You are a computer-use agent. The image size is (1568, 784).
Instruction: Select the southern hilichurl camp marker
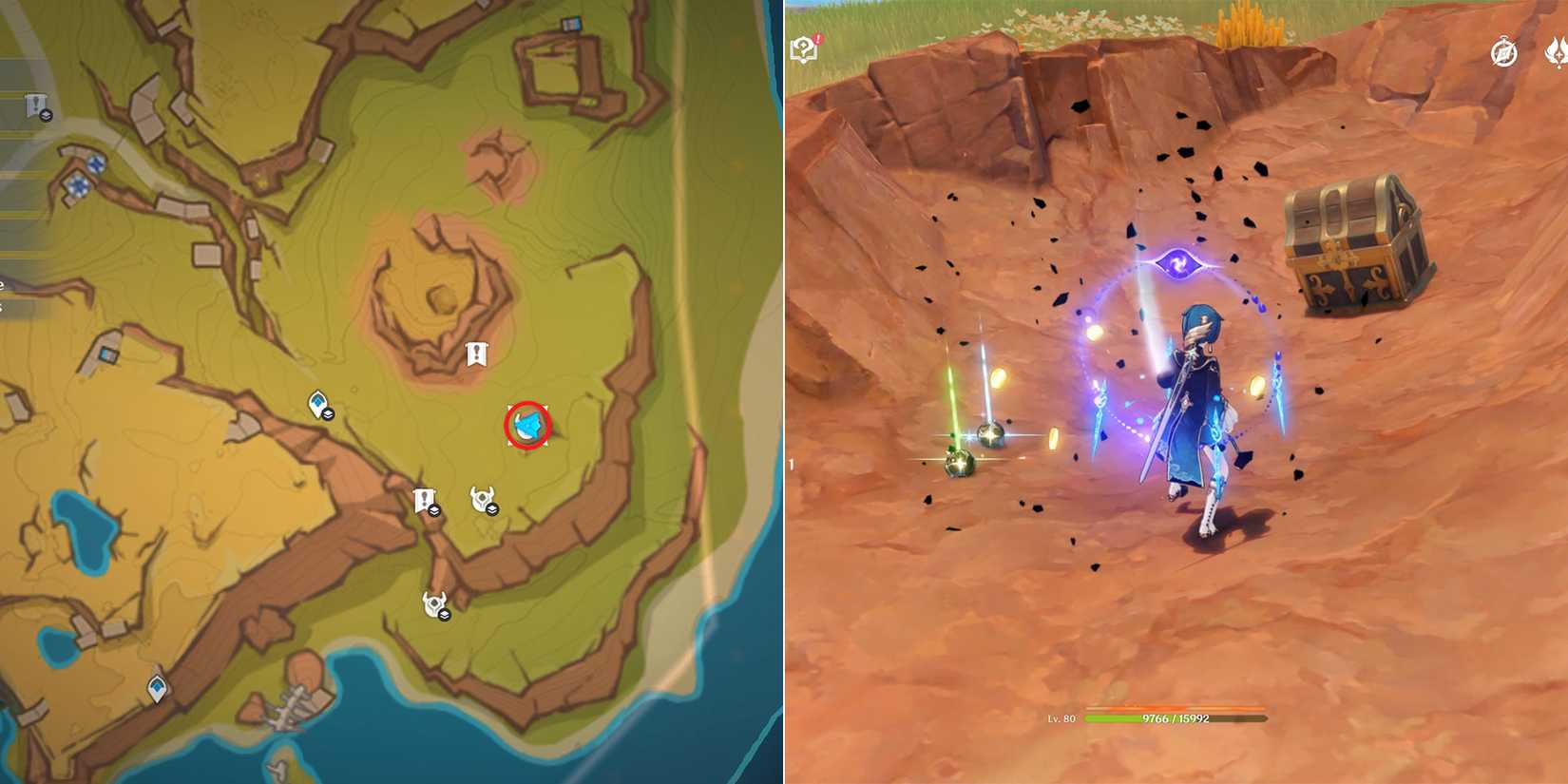433,602
